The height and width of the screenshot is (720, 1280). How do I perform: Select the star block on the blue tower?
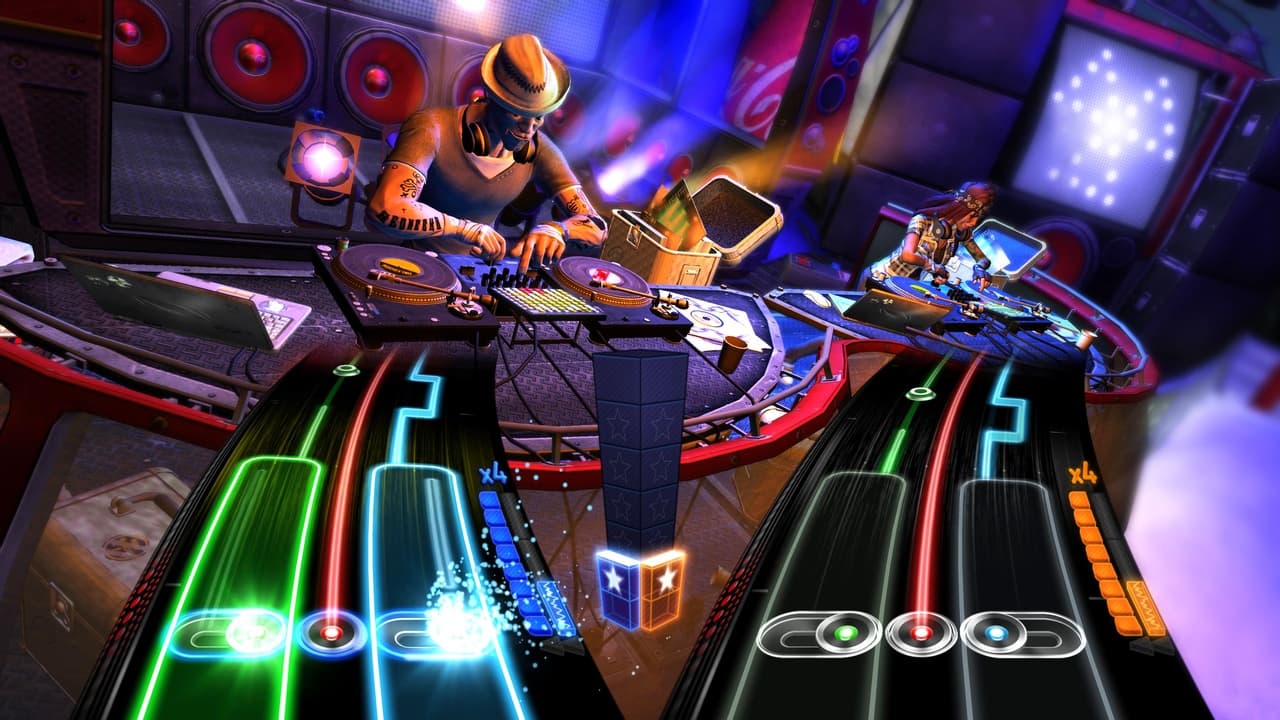(617, 578)
